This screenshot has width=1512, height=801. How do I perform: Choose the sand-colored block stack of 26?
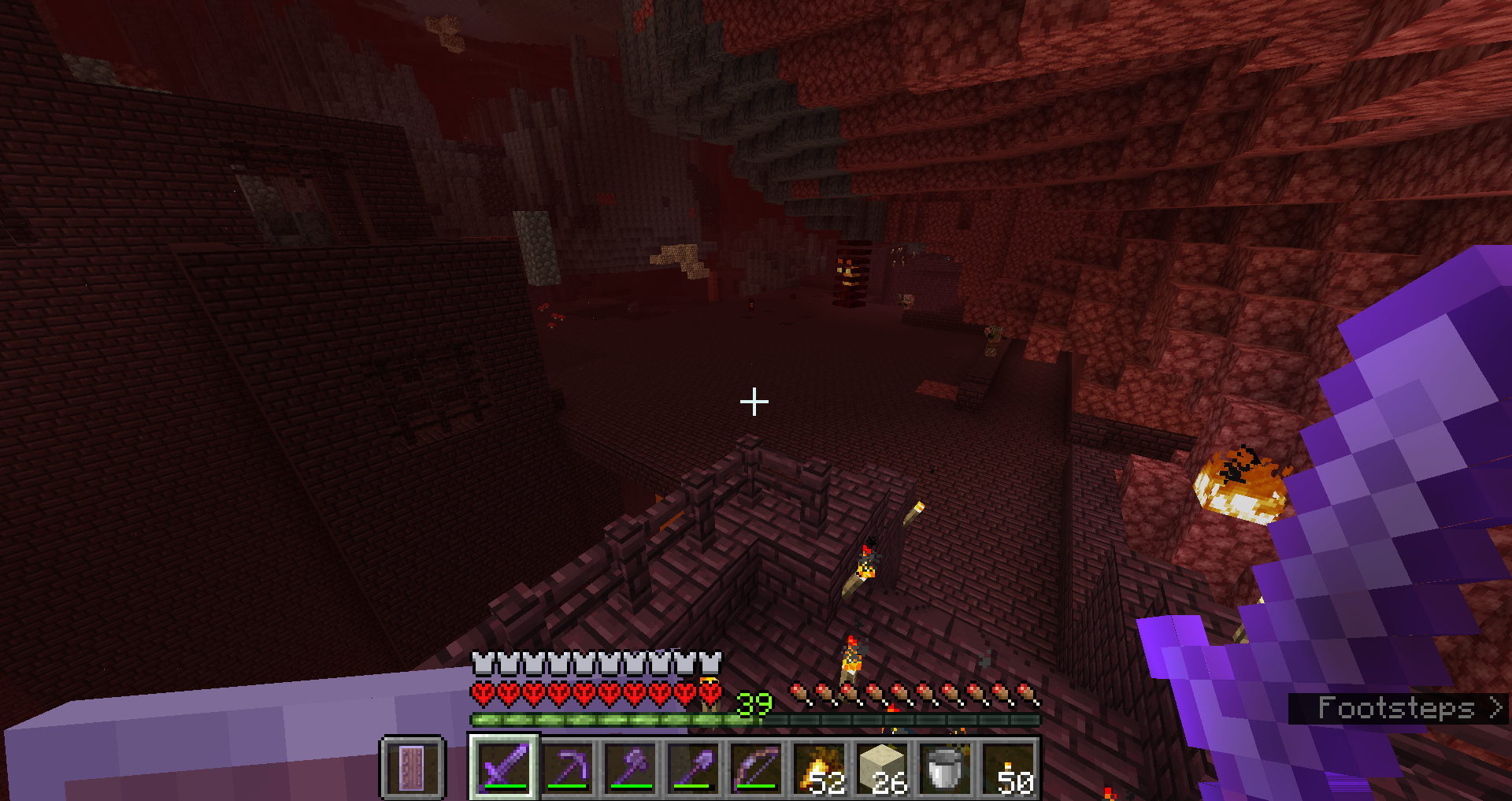tap(882, 766)
